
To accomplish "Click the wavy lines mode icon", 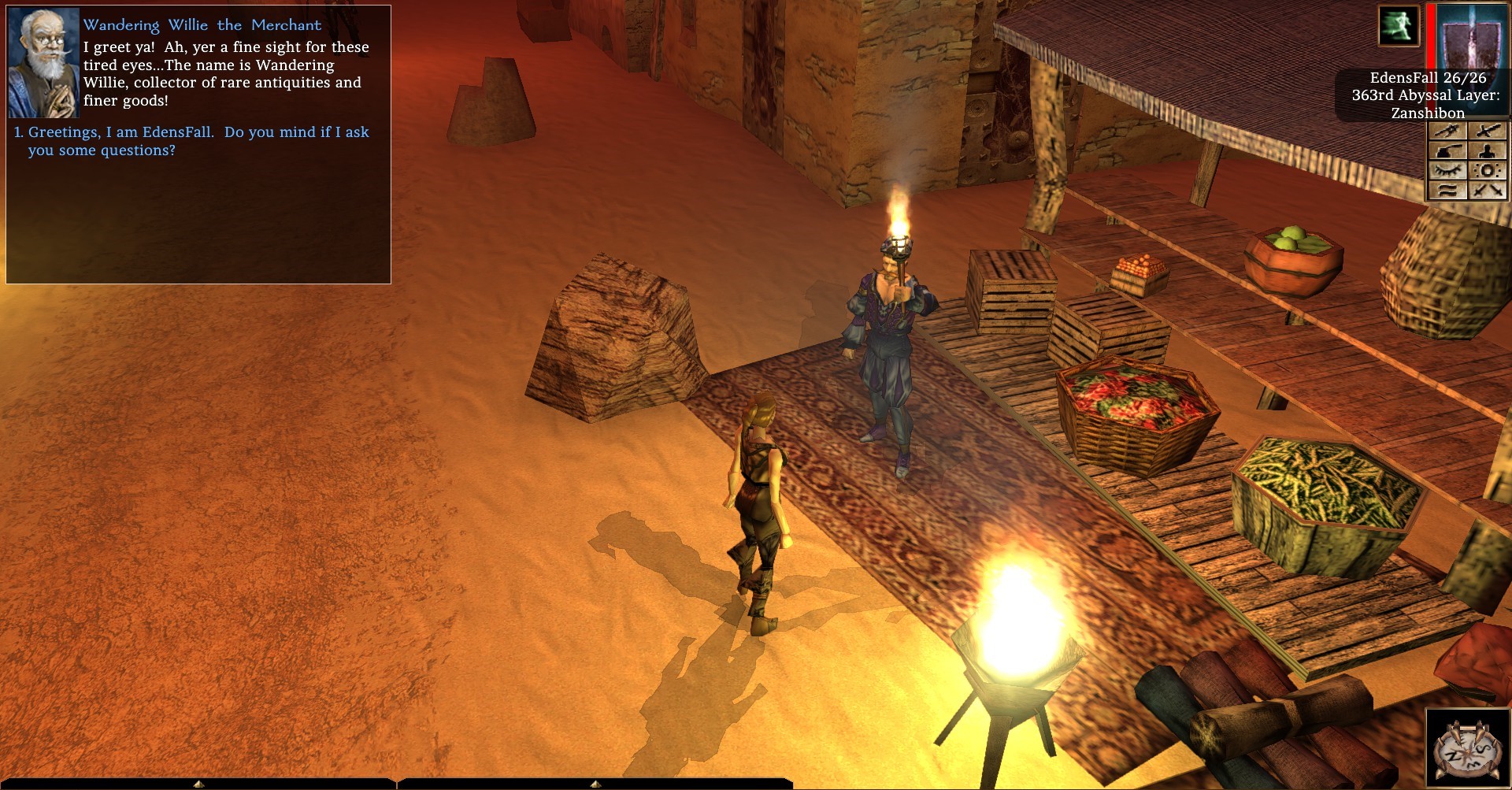I will (x=1447, y=190).
